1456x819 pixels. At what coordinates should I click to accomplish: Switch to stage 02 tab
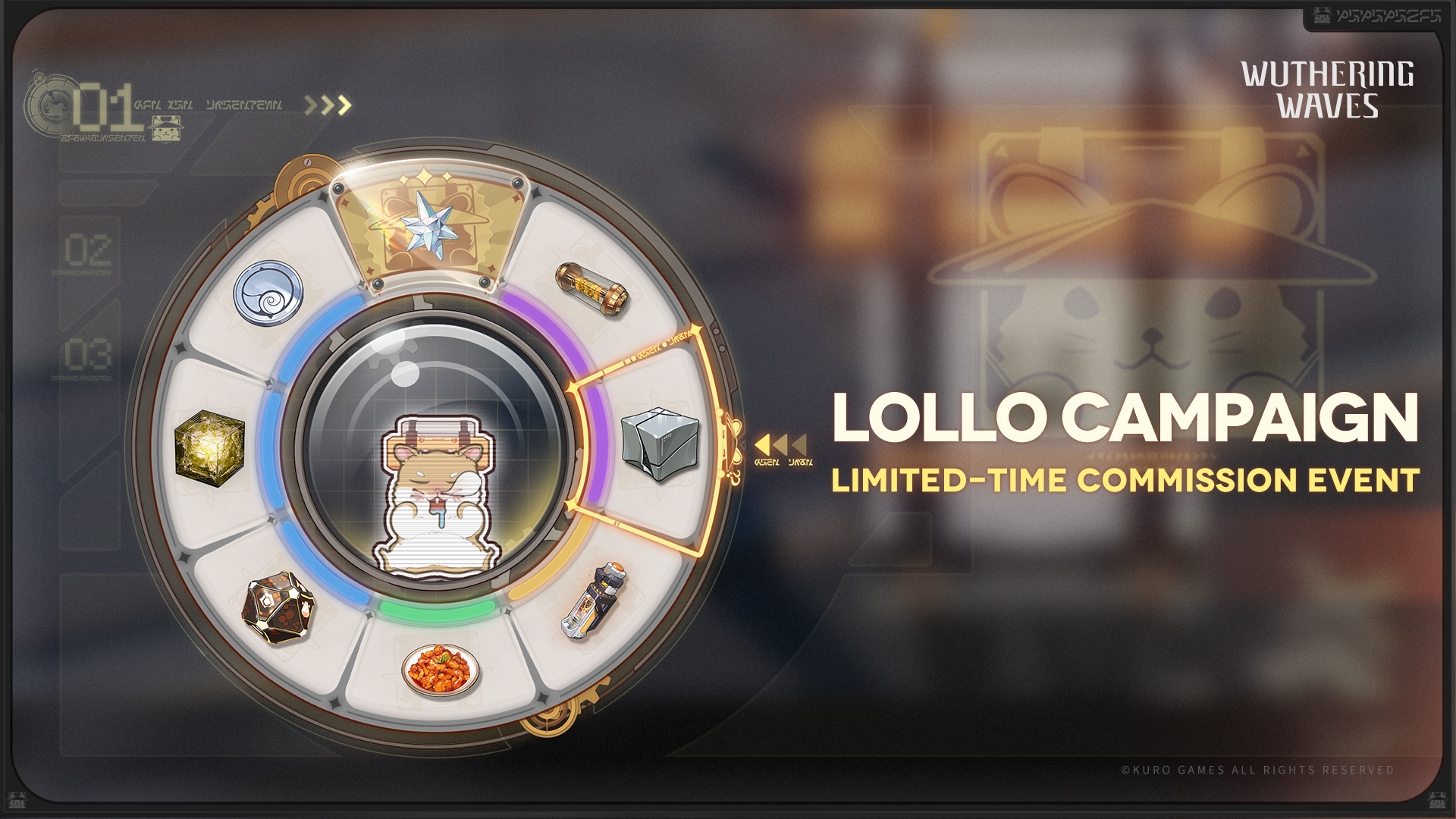point(88,250)
